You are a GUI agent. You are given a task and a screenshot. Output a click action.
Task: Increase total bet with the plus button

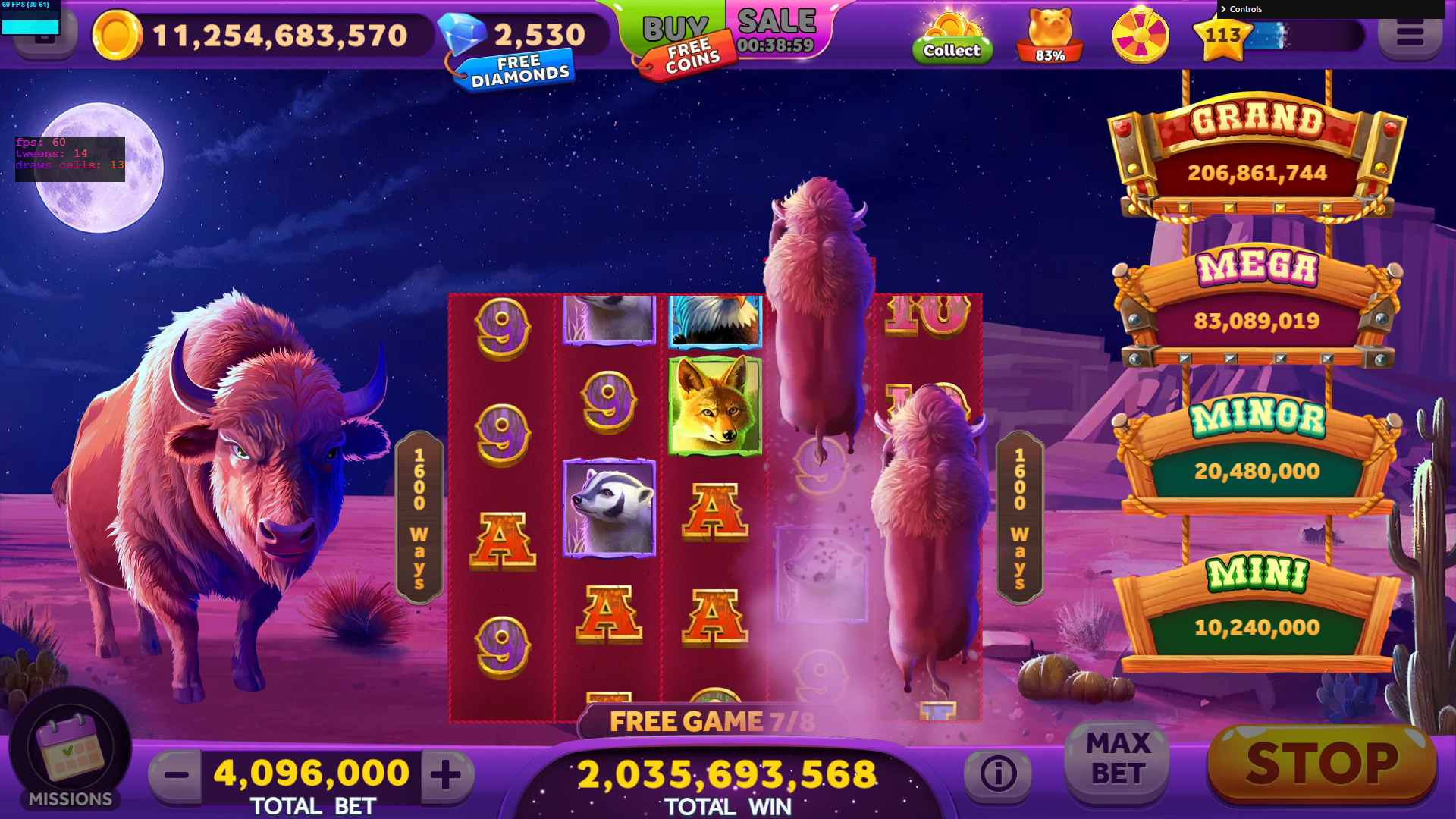click(446, 774)
